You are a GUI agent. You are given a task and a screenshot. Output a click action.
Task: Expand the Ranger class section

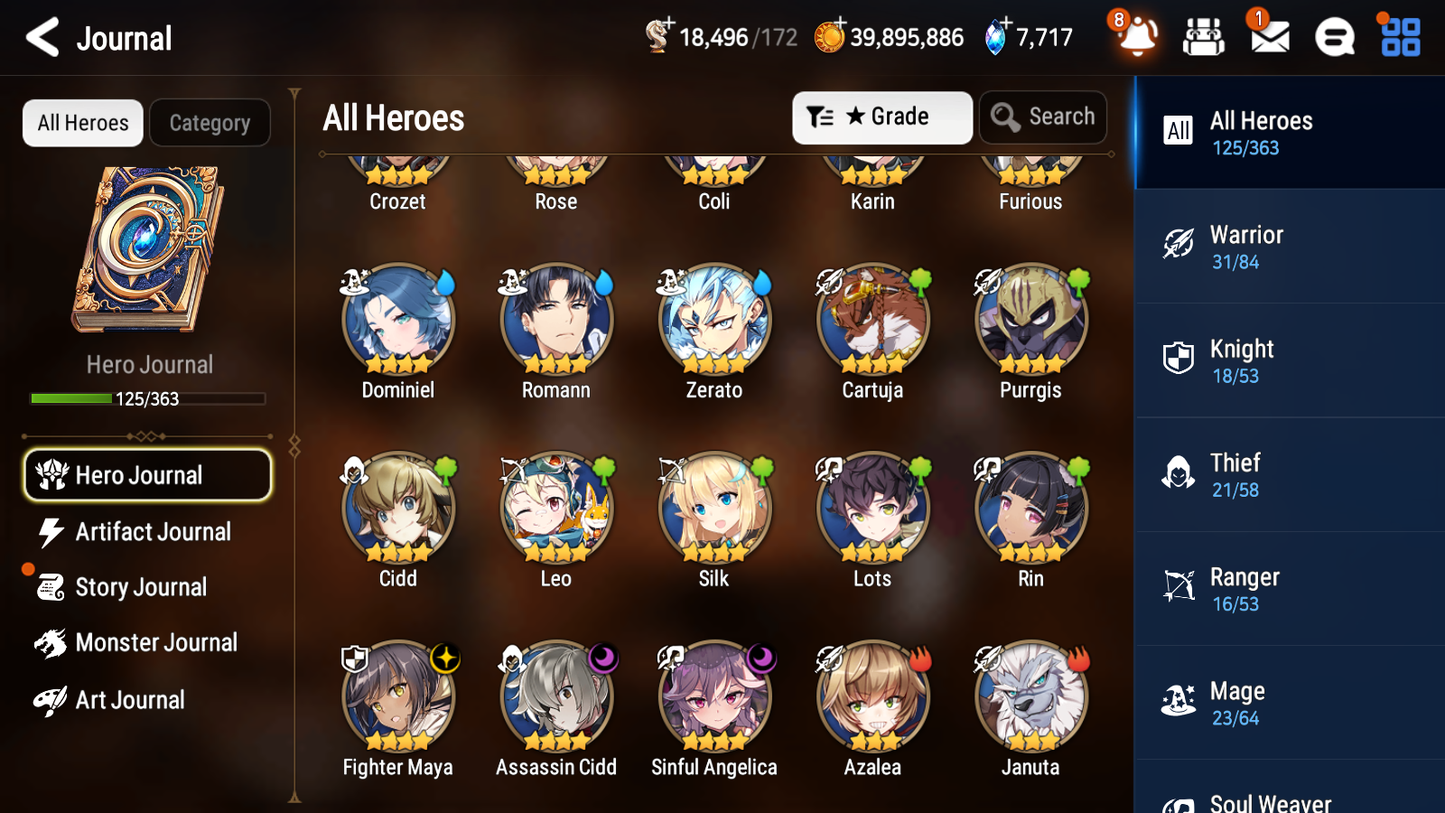coord(1289,588)
